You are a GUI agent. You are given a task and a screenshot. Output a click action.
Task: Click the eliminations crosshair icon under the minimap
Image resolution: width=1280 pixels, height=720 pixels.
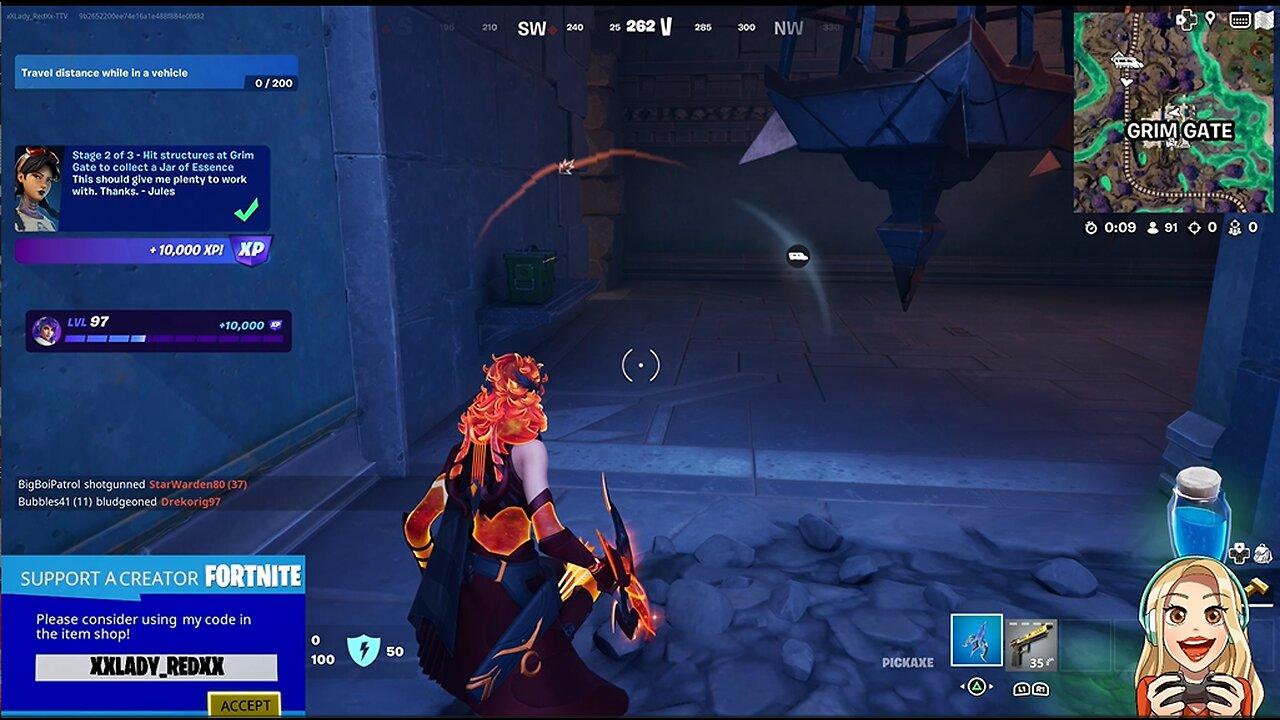coord(1193,227)
